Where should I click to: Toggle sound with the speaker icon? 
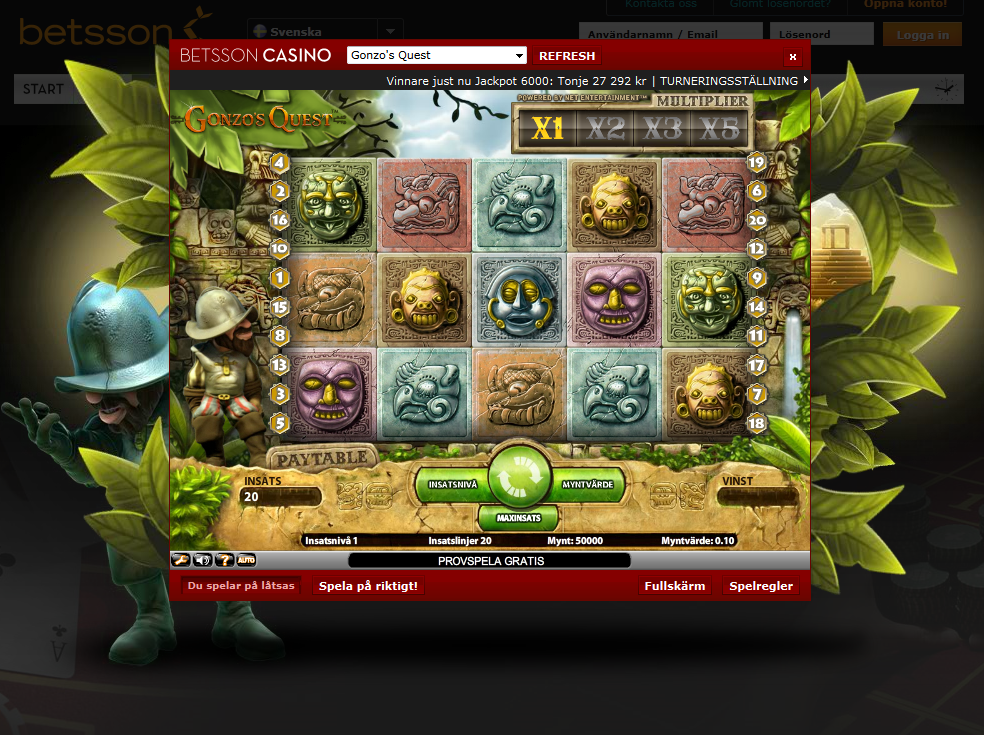point(203,560)
